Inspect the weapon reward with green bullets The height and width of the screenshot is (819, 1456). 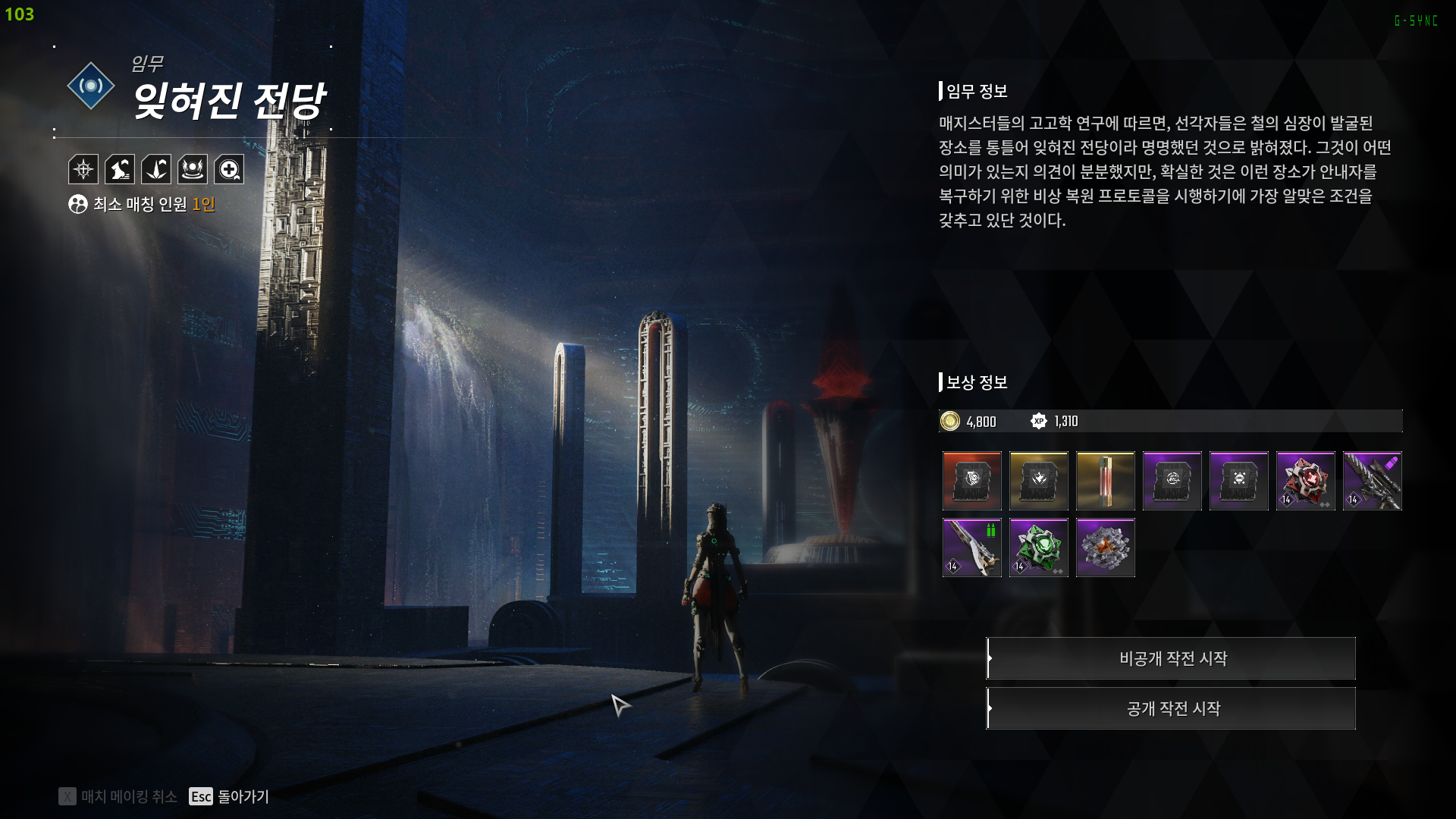pyautogui.click(x=971, y=548)
